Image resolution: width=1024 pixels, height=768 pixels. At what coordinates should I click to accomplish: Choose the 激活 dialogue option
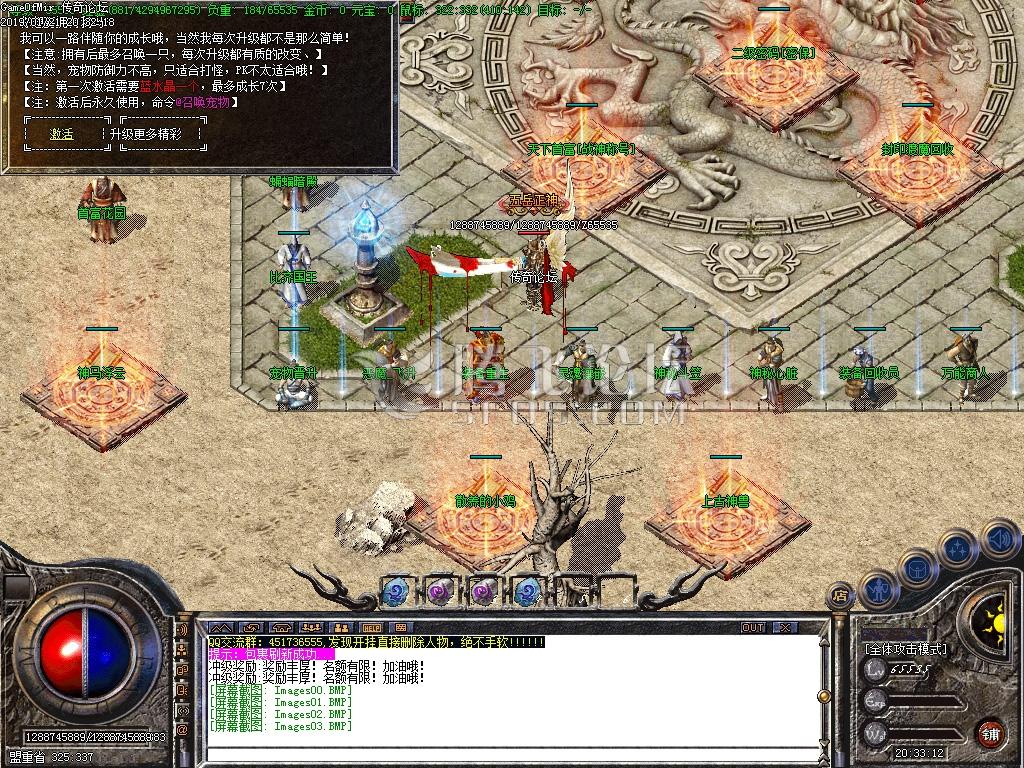point(63,133)
